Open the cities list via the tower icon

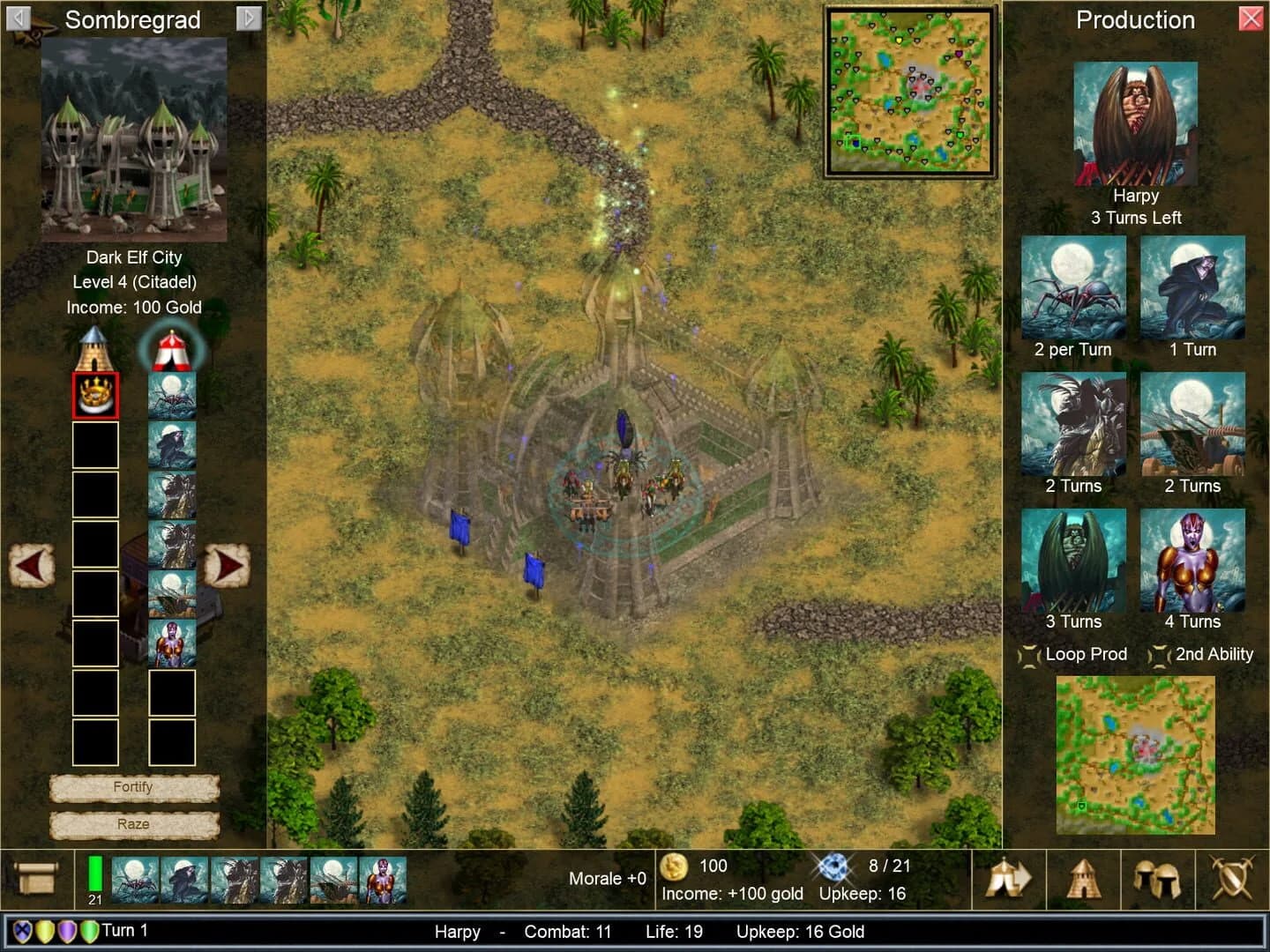[x=1083, y=879]
